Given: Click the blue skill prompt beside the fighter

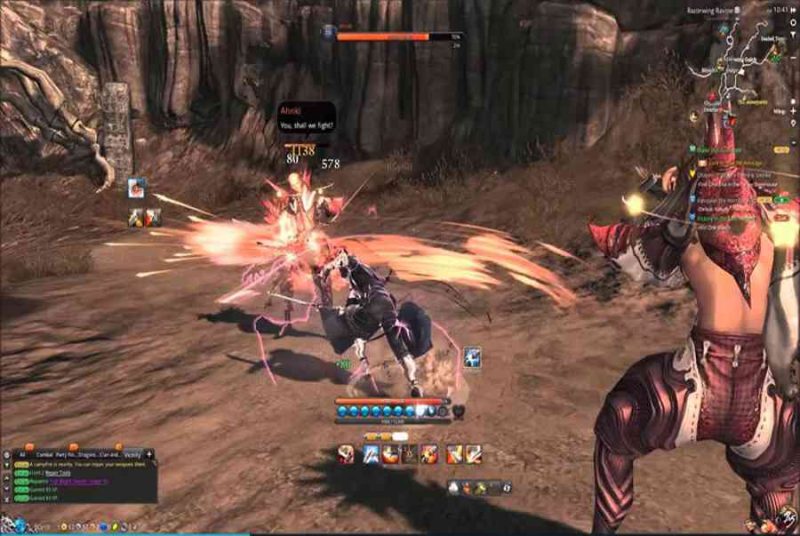Looking at the screenshot, I should [472, 357].
